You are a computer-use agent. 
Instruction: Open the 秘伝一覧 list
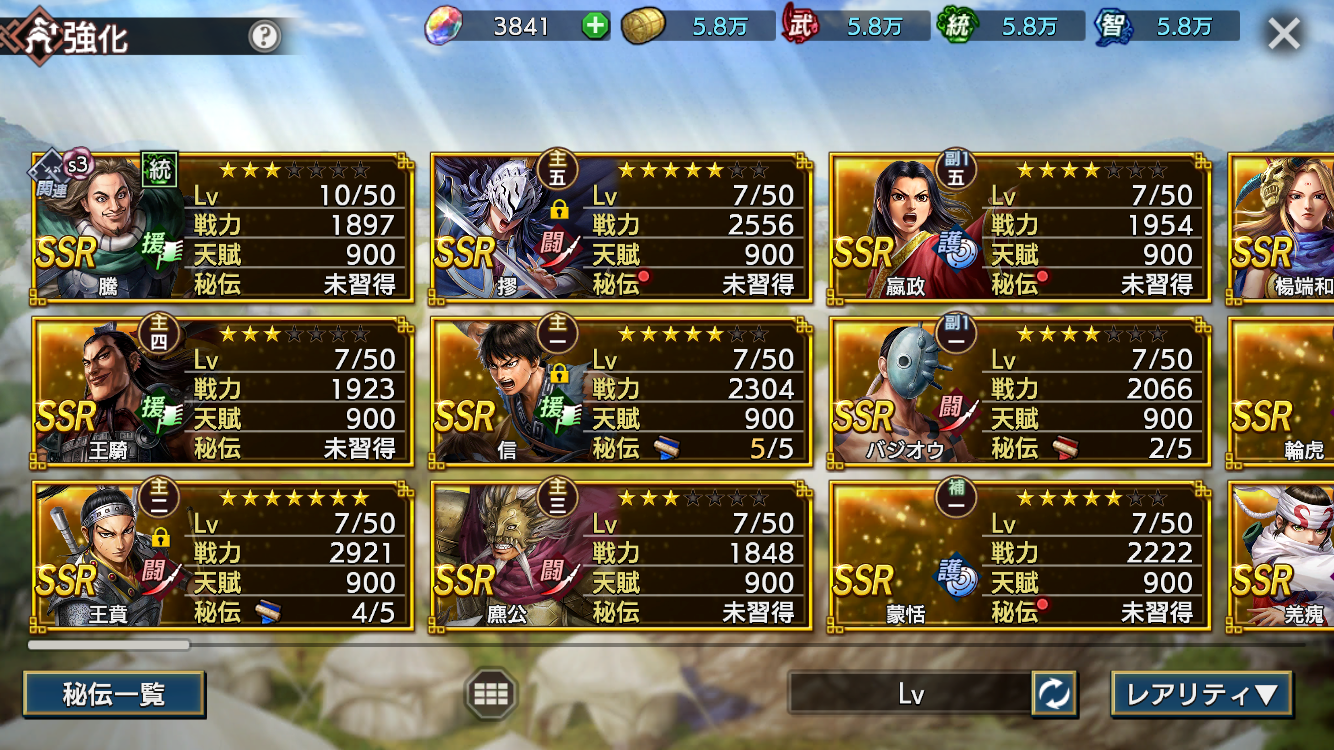click(114, 694)
